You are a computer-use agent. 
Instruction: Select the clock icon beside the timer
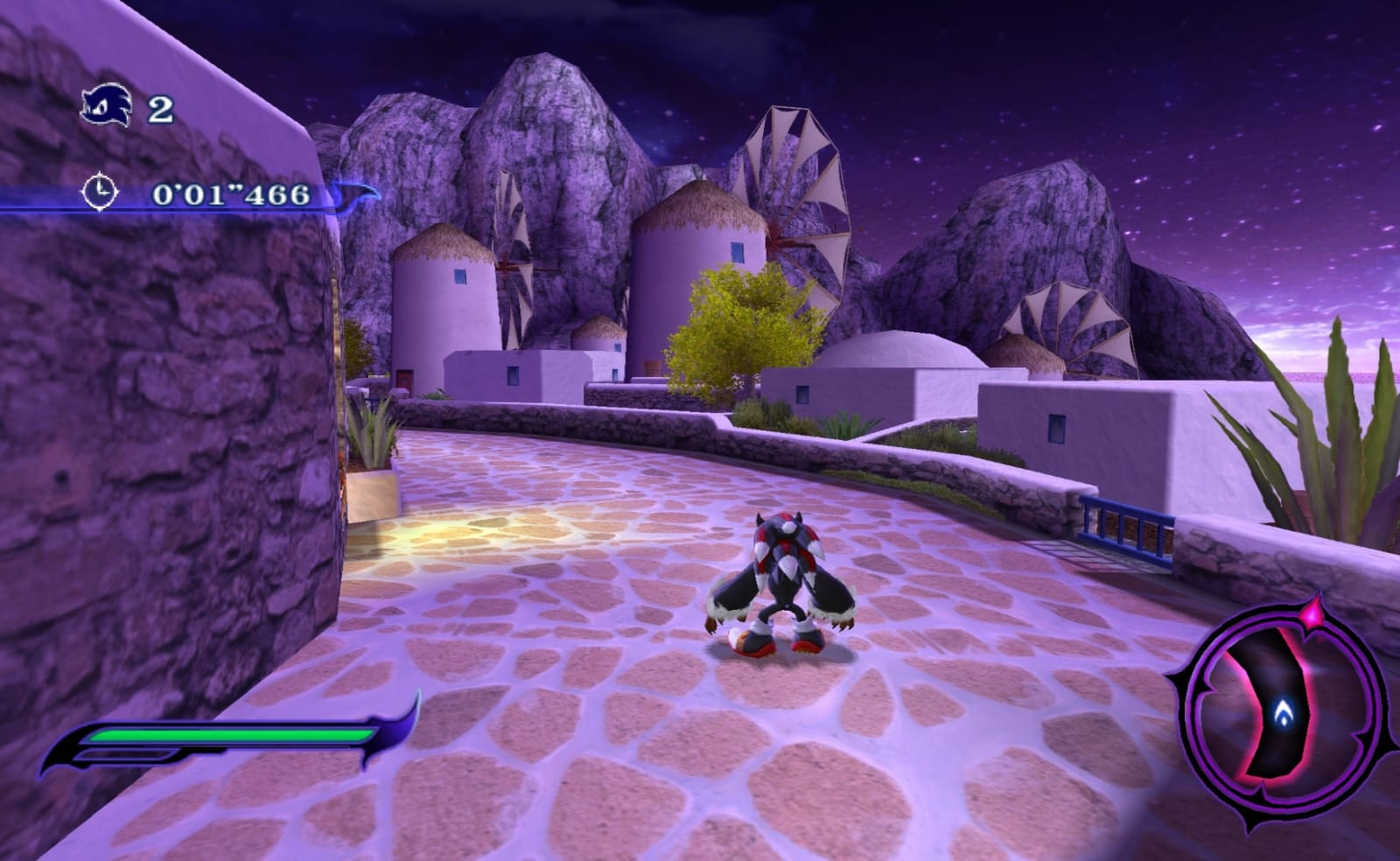pyautogui.click(x=98, y=194)
